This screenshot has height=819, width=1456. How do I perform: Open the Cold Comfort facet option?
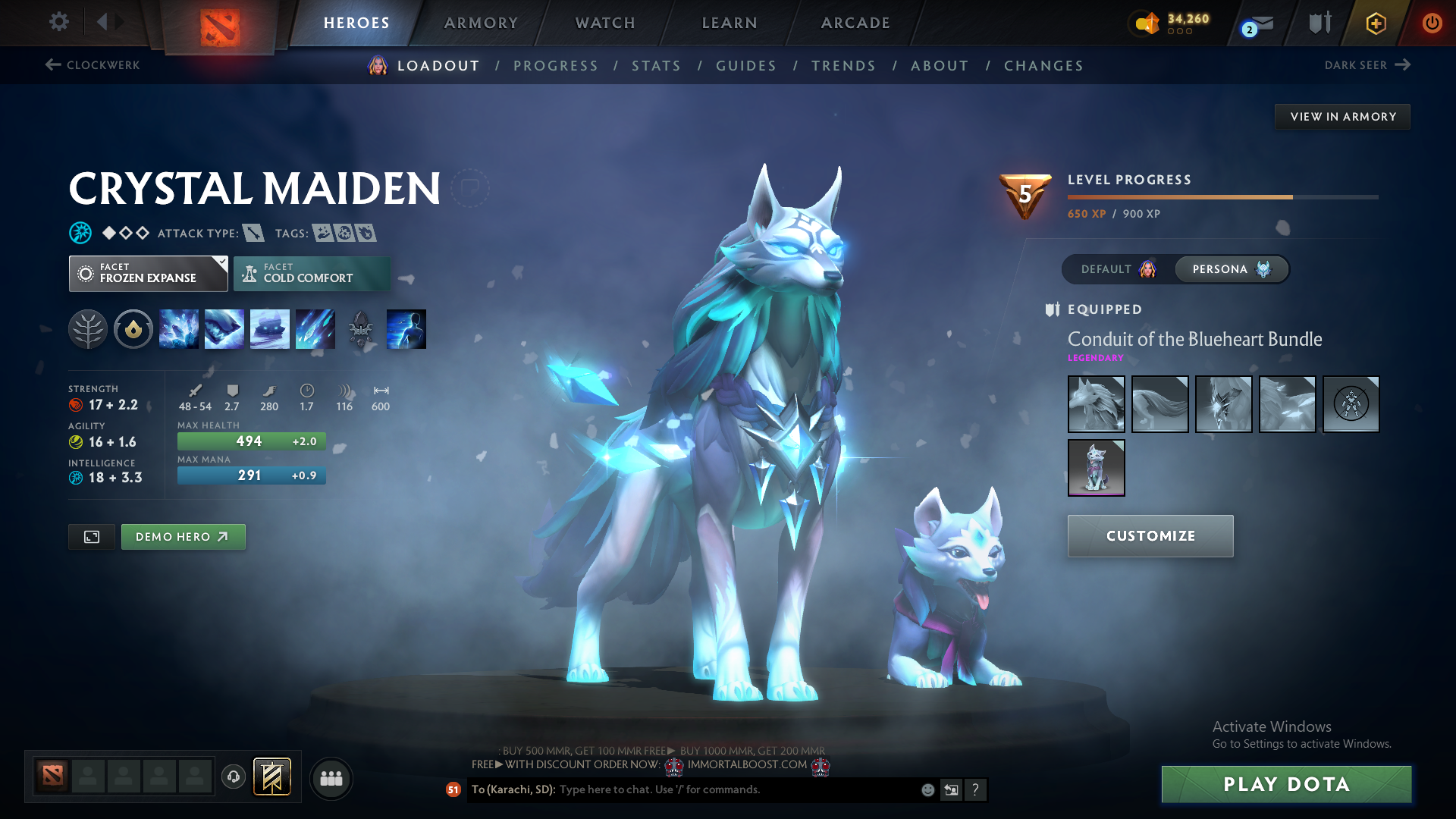(x=312, y=273)
